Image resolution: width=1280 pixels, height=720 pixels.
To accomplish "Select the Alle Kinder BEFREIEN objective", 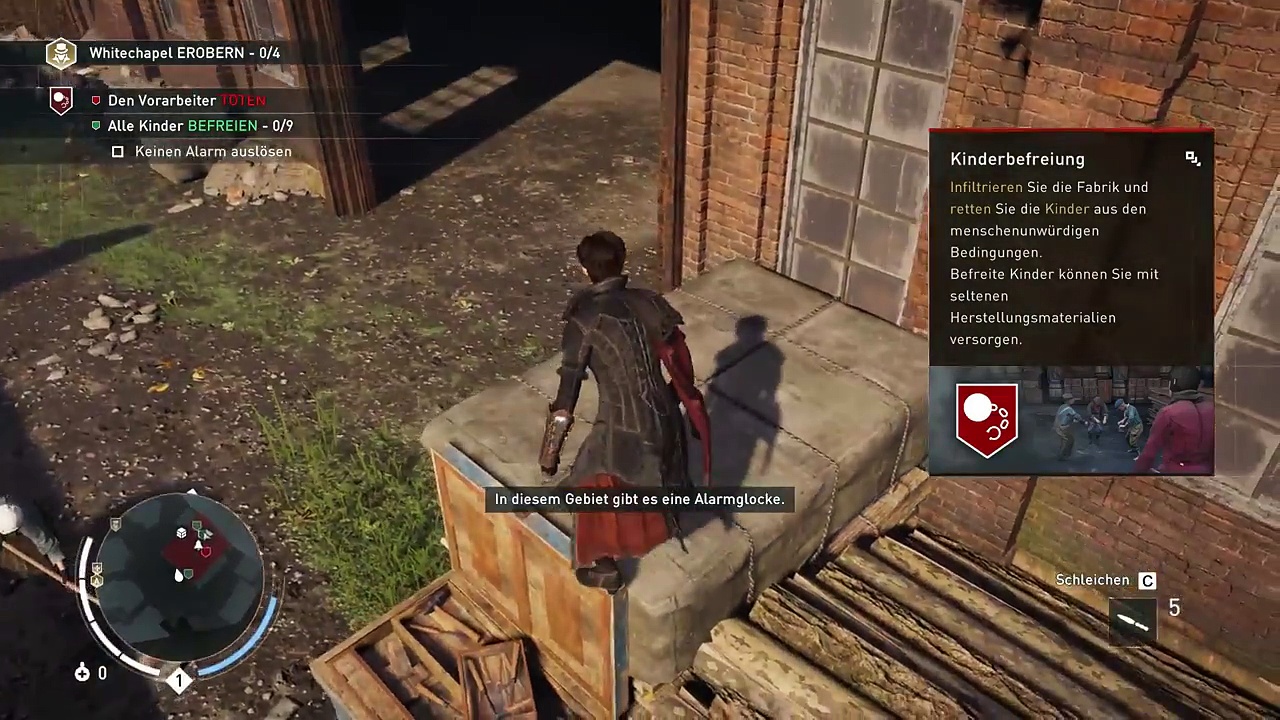I will pos(200,126).
